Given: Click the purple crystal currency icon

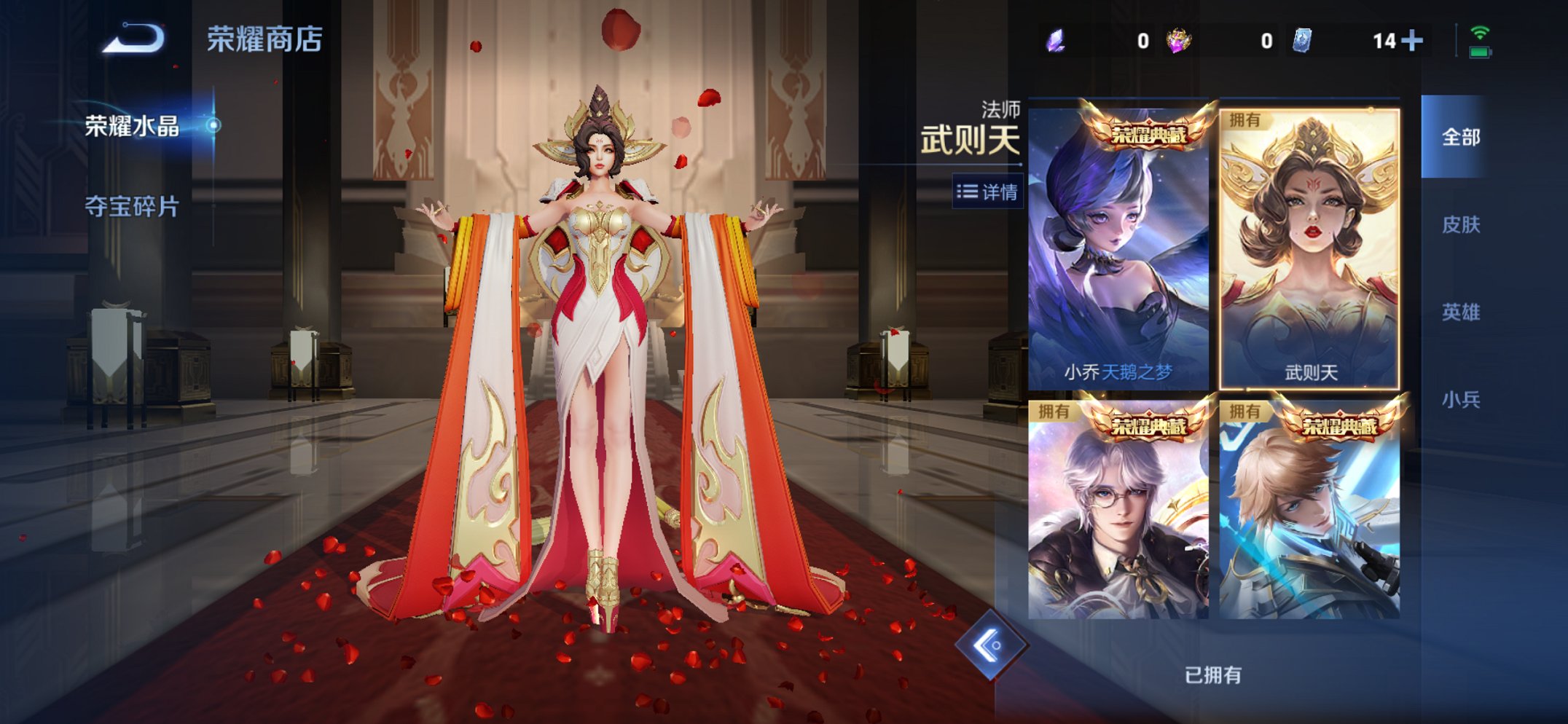Looking at the screenshot, I should 1055,40.
